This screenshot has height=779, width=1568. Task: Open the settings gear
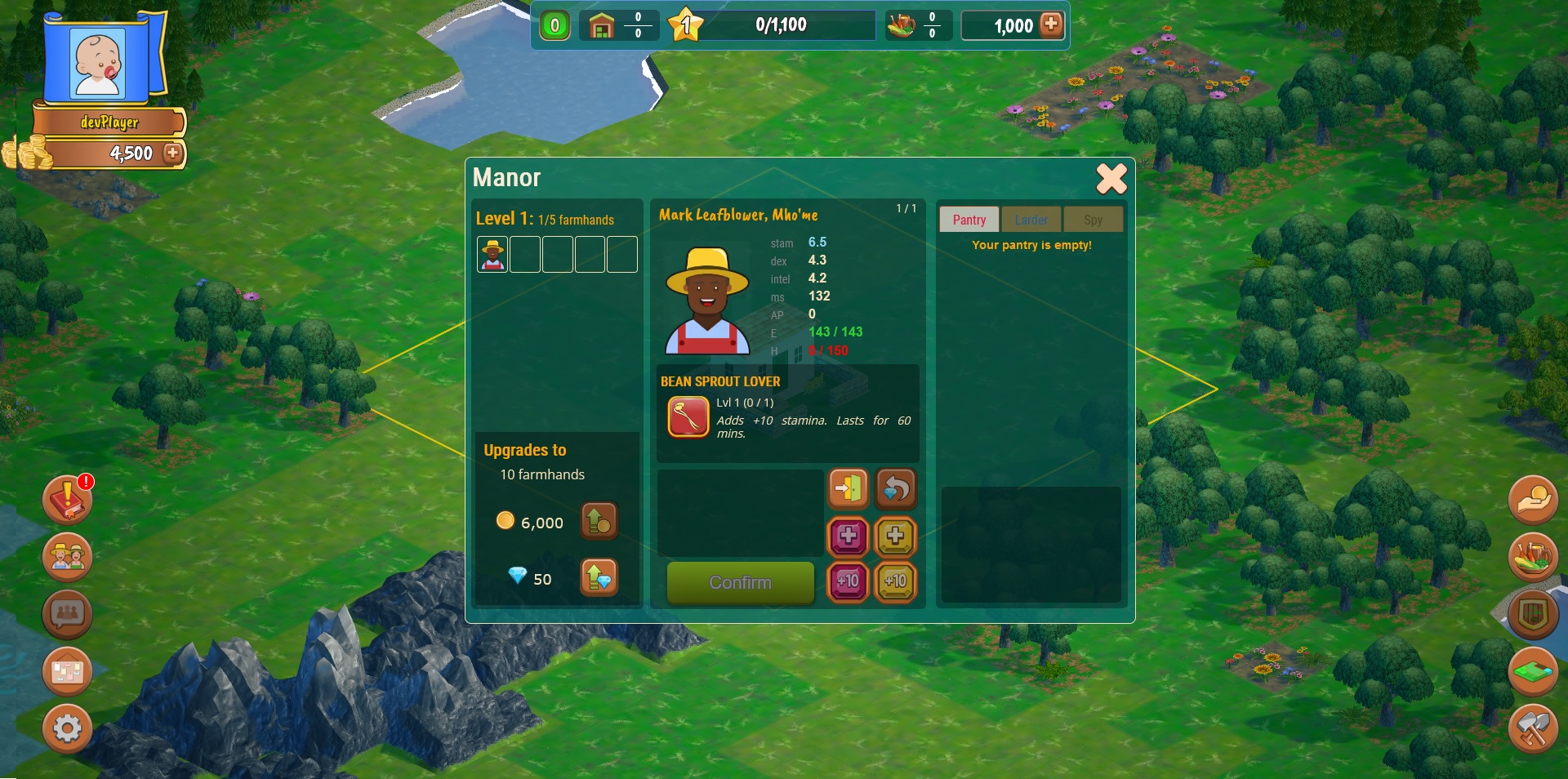68,728
